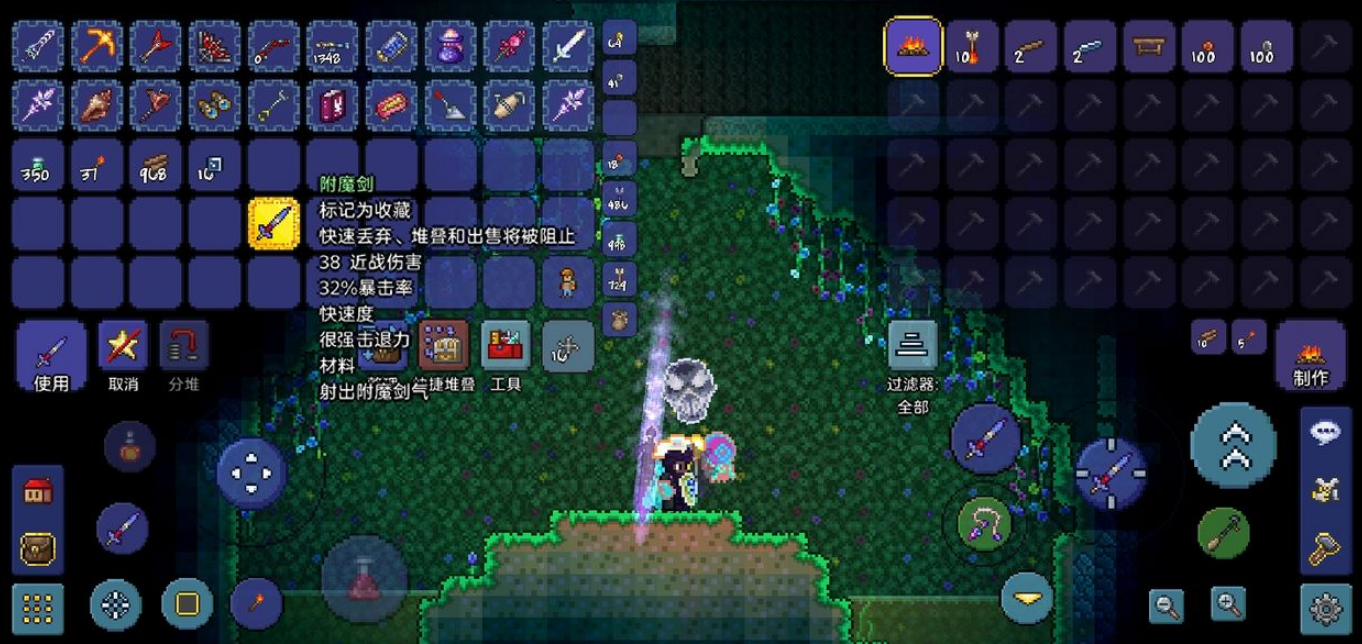Open the settings gear
Screen dimensions: 1362x644
coord(1325,606)
